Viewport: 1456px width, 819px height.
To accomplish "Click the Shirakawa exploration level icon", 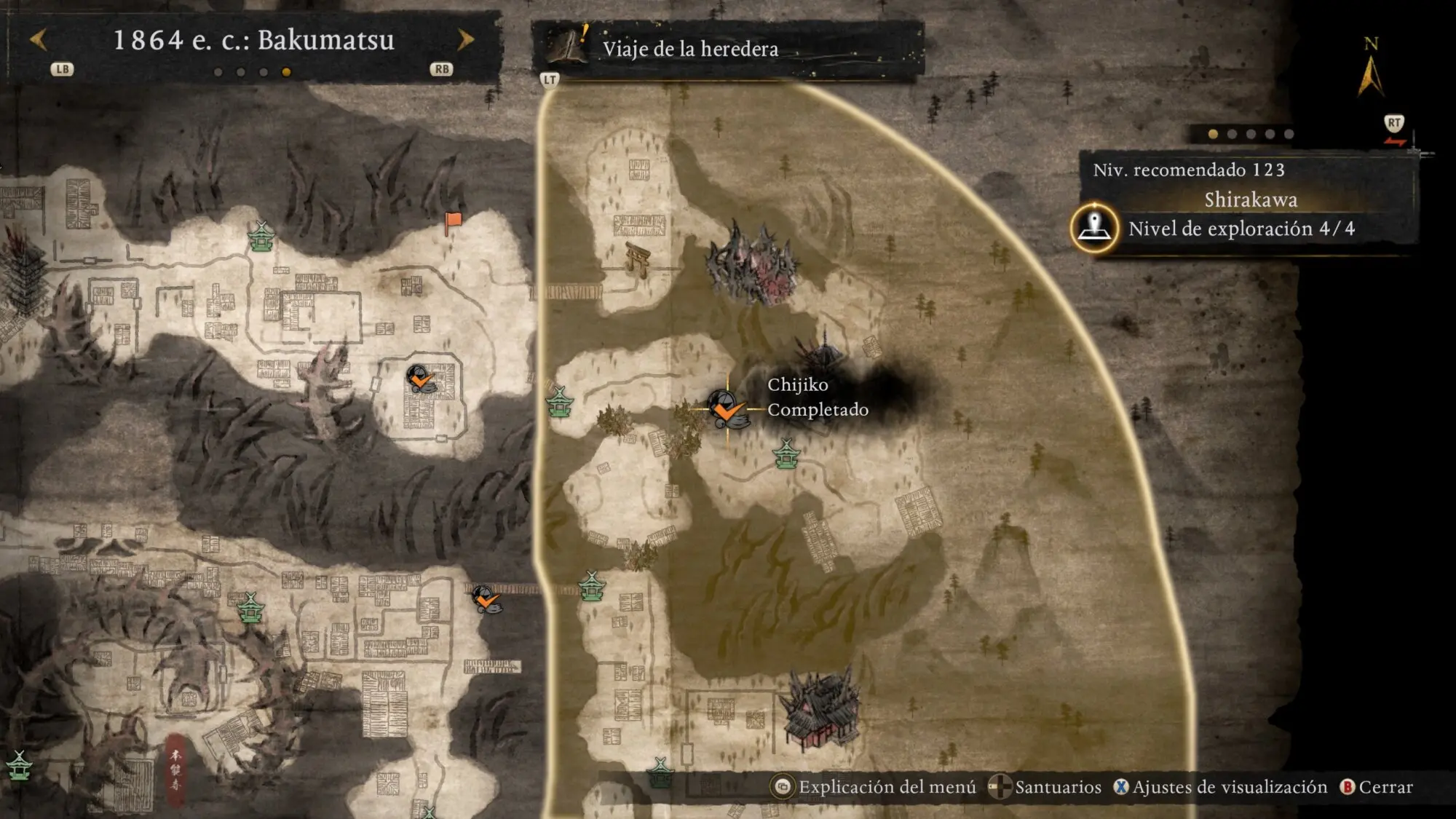I will [1094, 228].
